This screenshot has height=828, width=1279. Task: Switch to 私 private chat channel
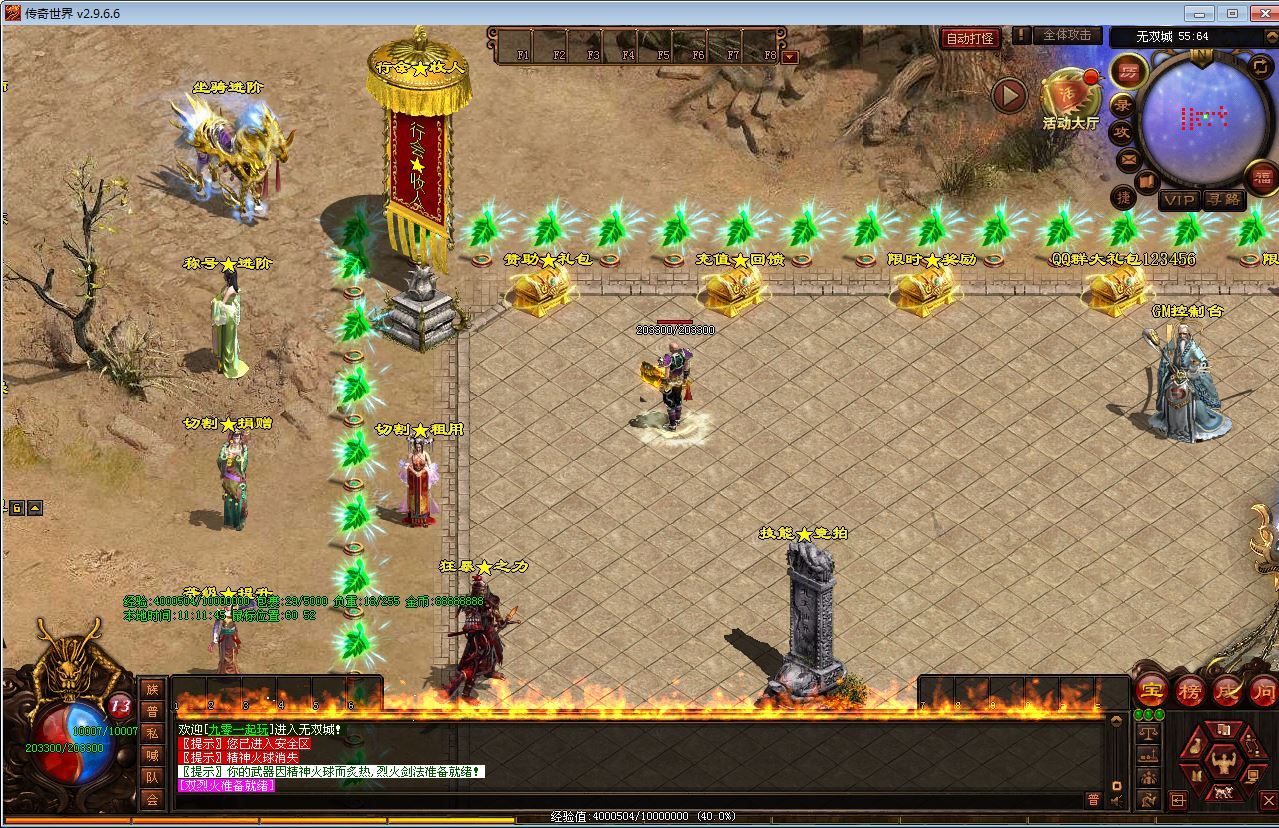152,733
